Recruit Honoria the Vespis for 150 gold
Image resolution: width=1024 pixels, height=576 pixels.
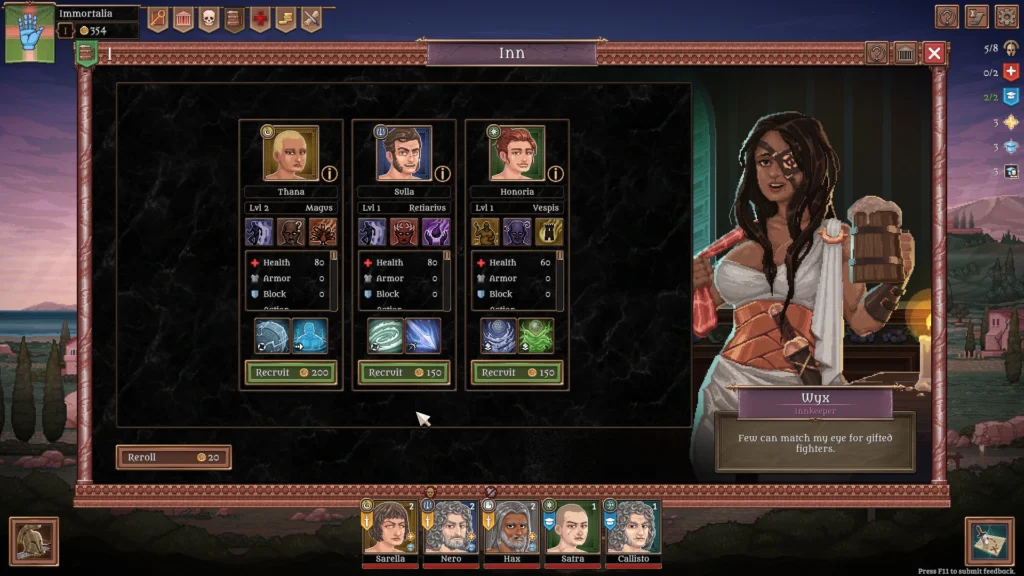(517, 373)
